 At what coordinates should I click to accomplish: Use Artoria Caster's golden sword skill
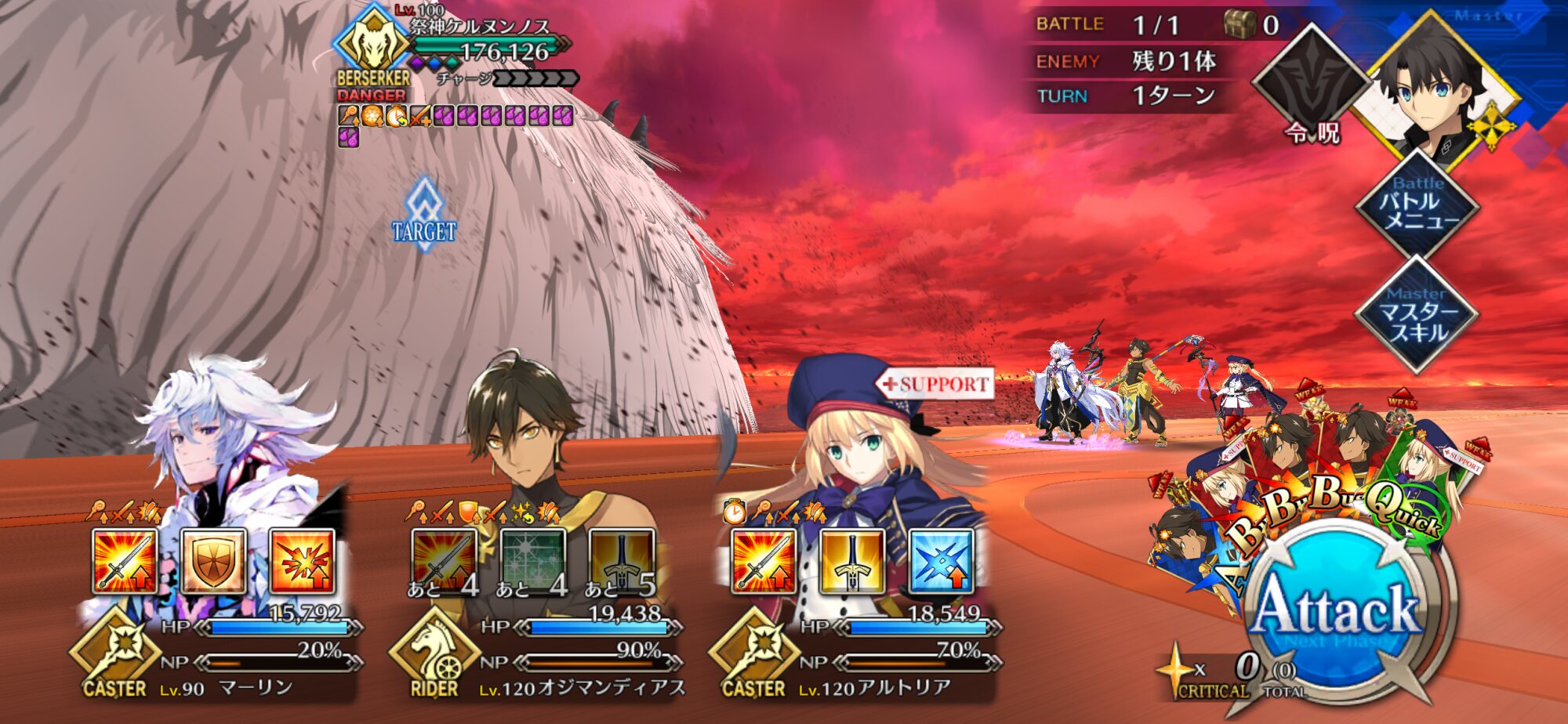point(852,561)
